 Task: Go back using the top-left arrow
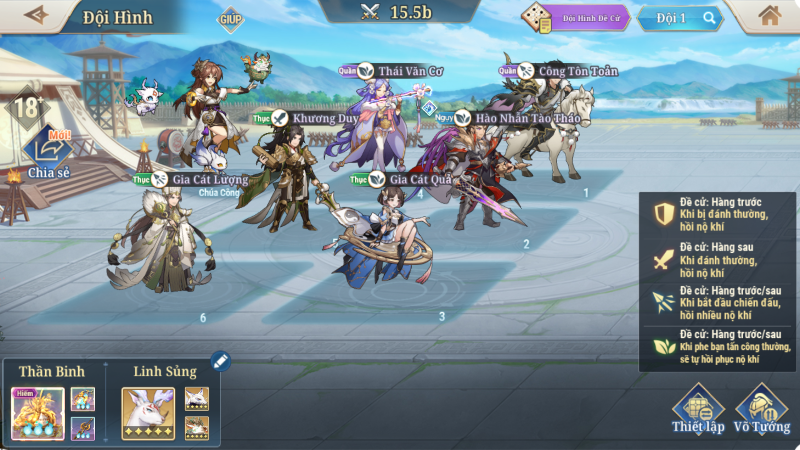[37, 15]
